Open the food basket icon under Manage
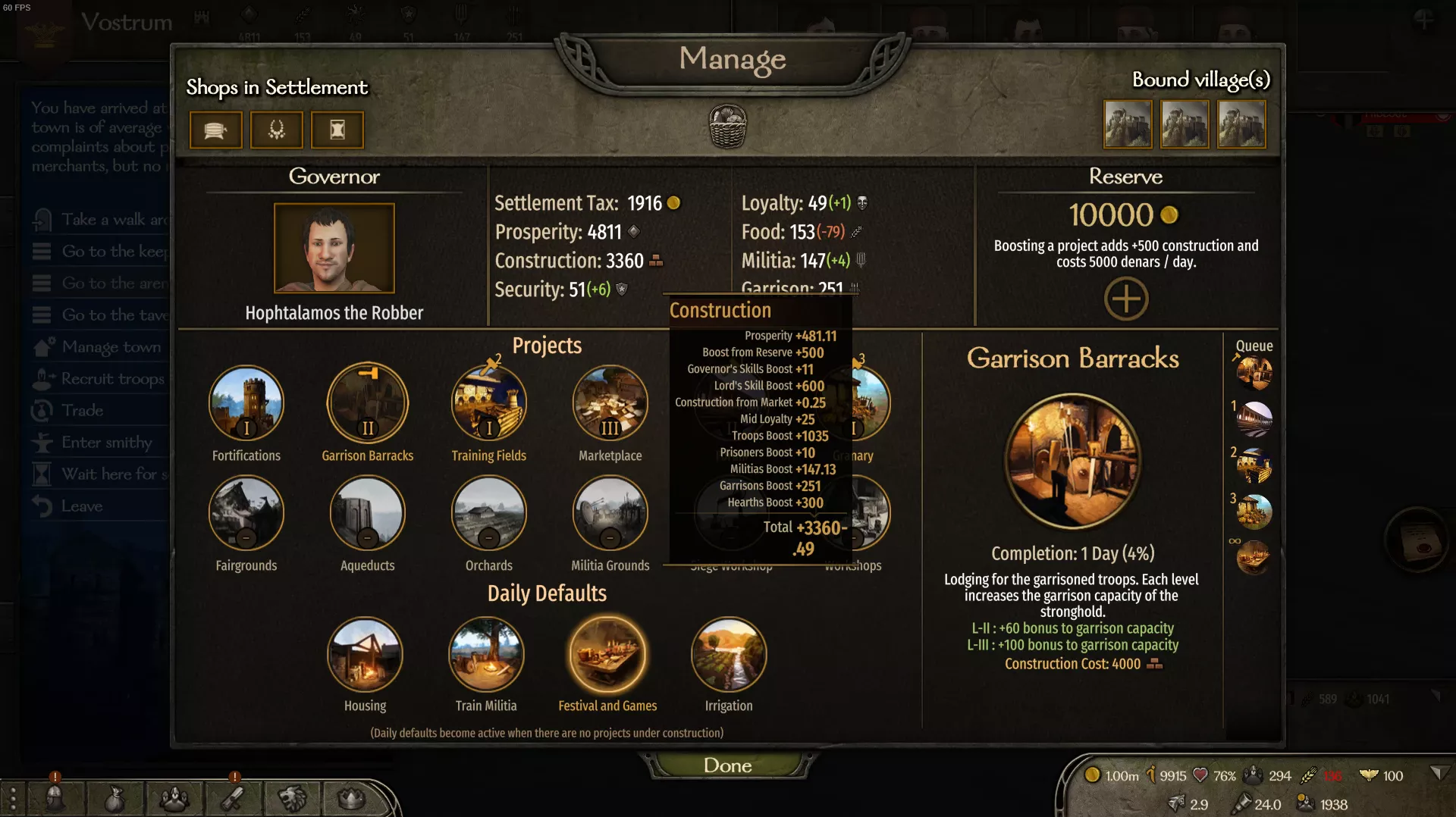The height and width of the screenshot is (817, 1456). coord(728,126)
